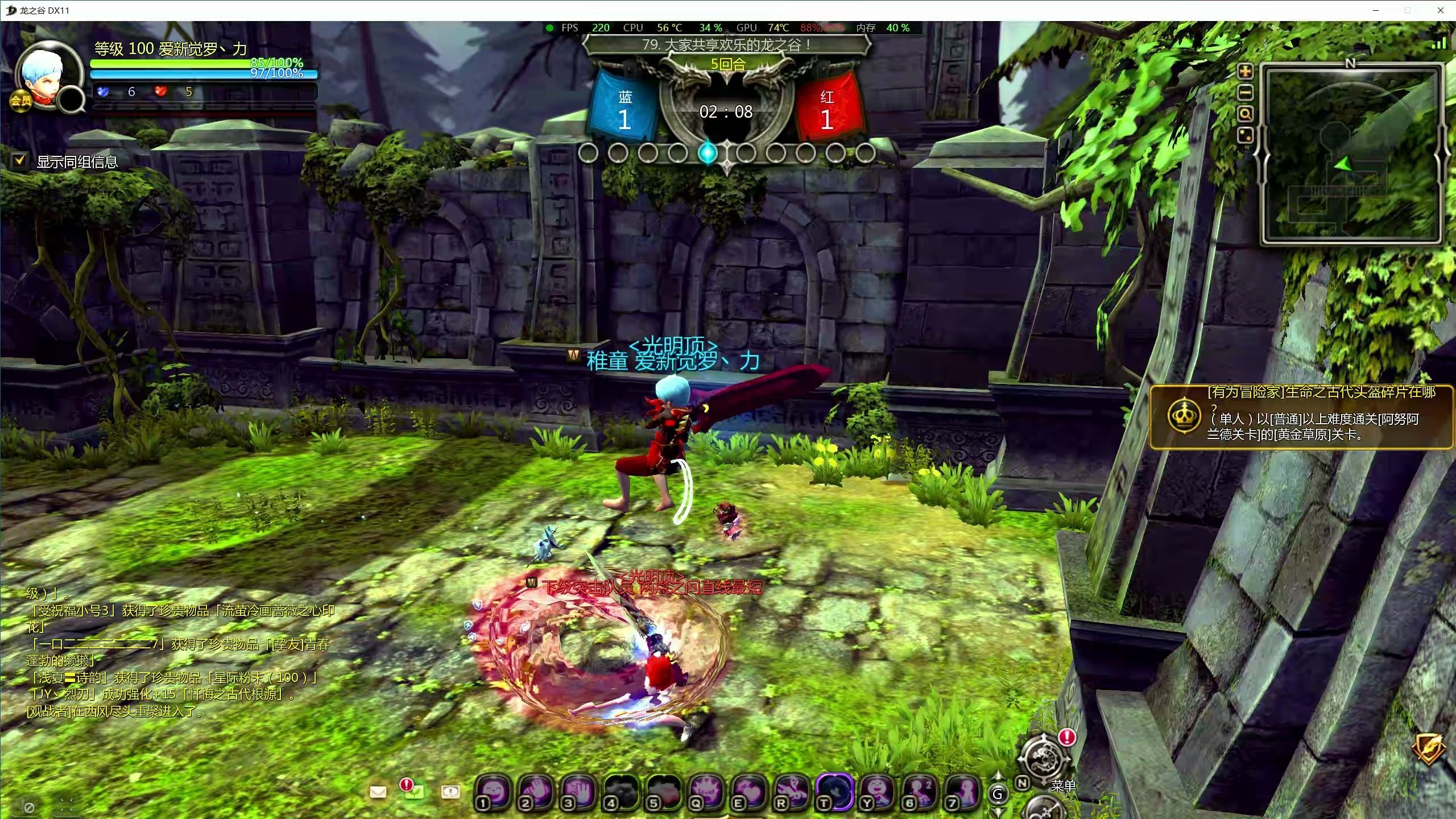Activate the spiky monster face emote in slot Q
Viewport: 1456px width, 819px height.
(x=706, y=791)
